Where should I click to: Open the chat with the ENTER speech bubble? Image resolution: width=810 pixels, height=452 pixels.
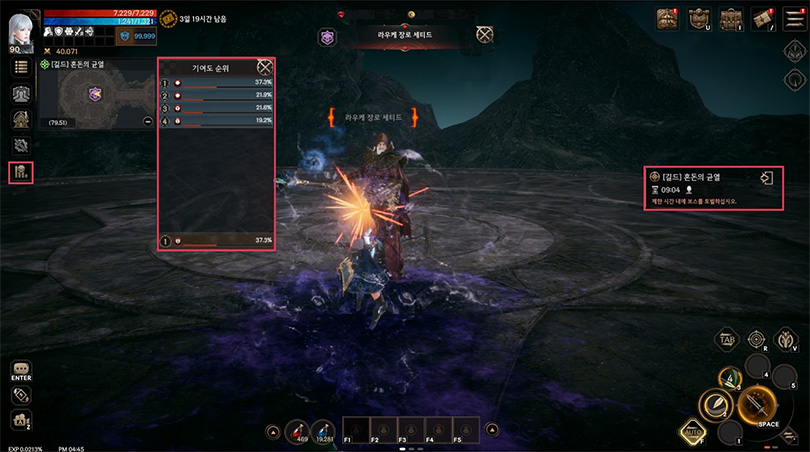pos(21,370)
